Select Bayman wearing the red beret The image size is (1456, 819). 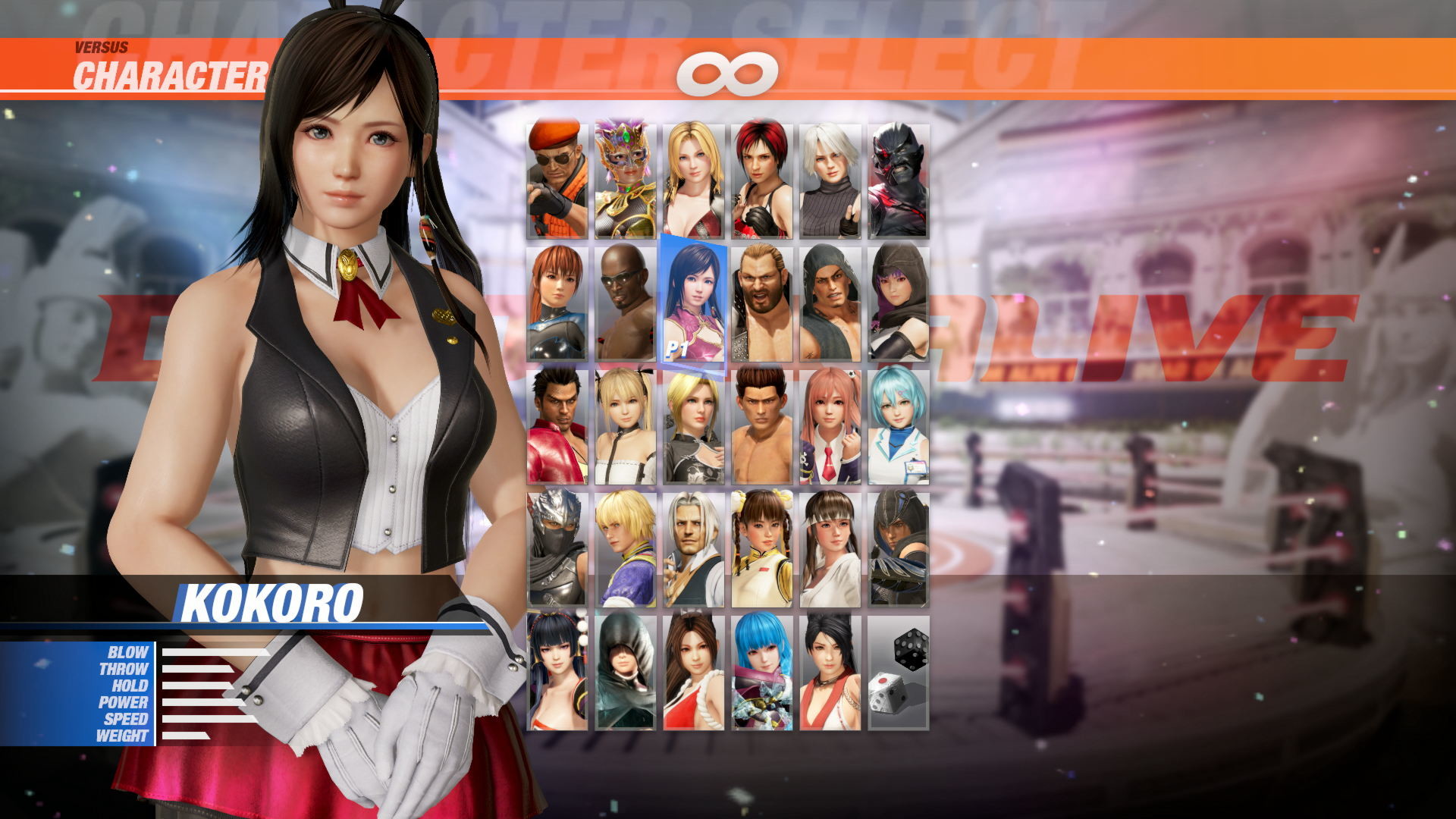557,174
